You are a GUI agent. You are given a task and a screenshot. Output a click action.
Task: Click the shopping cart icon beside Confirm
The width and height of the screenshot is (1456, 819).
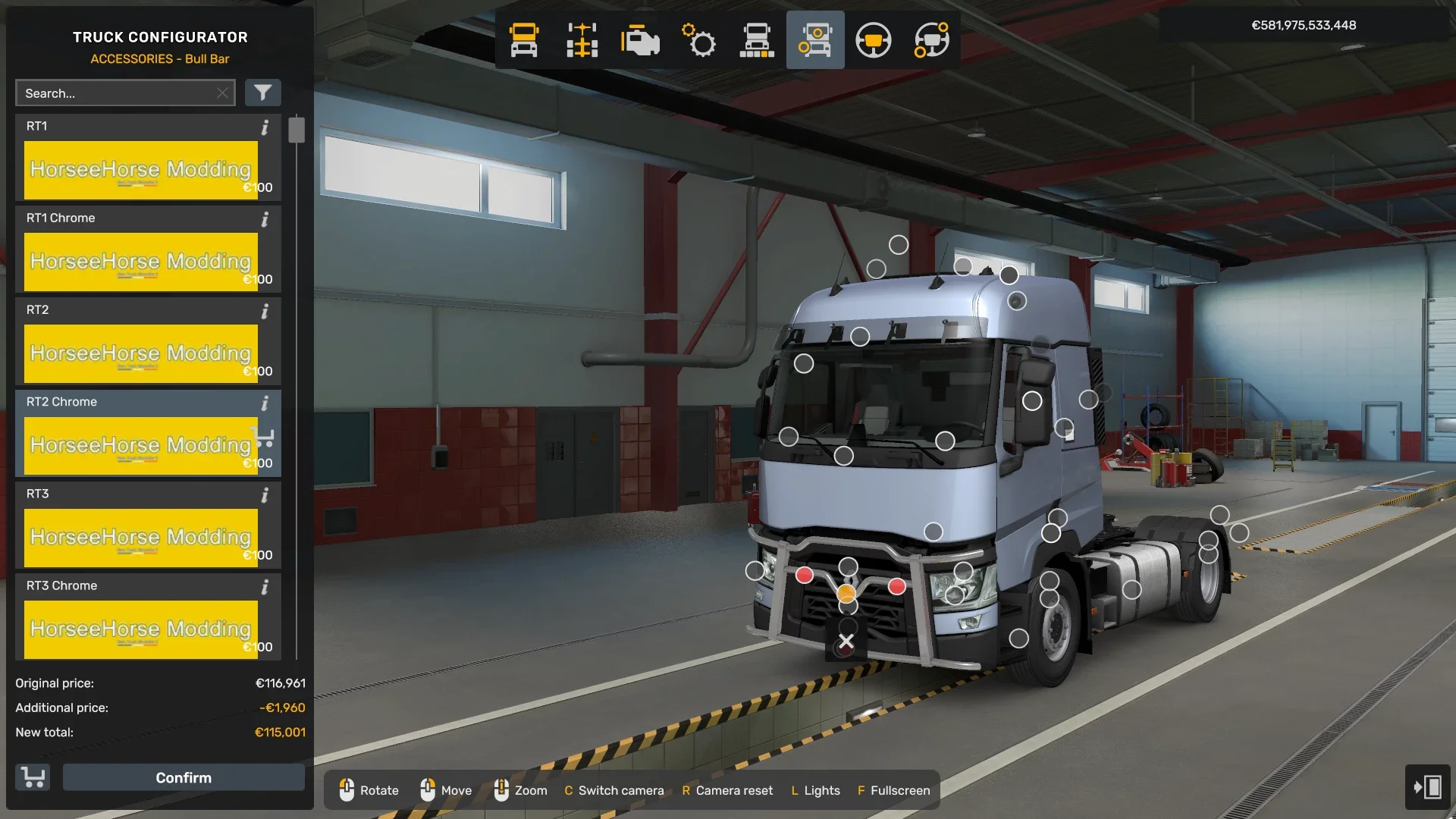click(x=32, y=777)
